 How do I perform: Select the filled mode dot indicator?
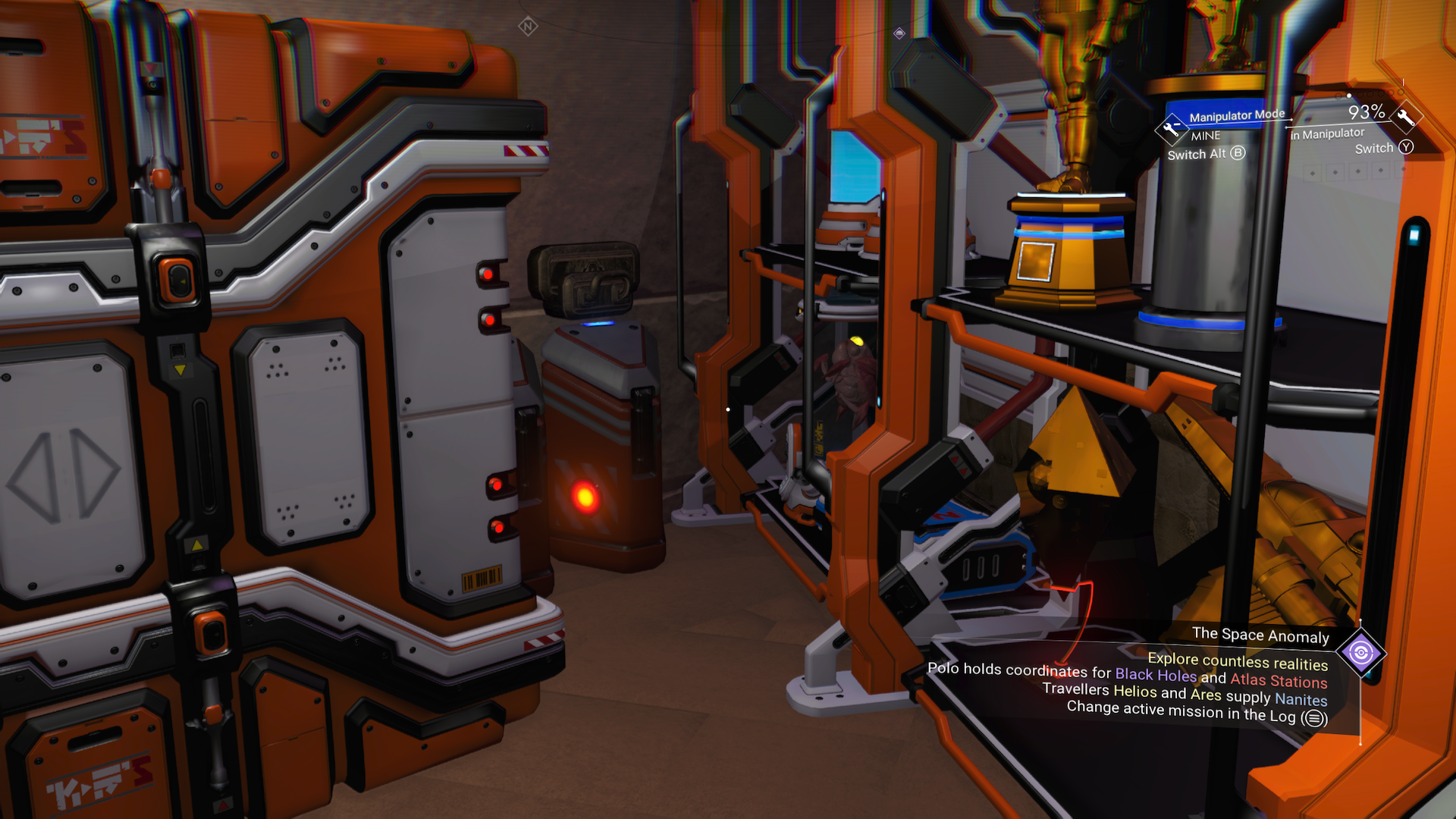[x=1349, y=96]
